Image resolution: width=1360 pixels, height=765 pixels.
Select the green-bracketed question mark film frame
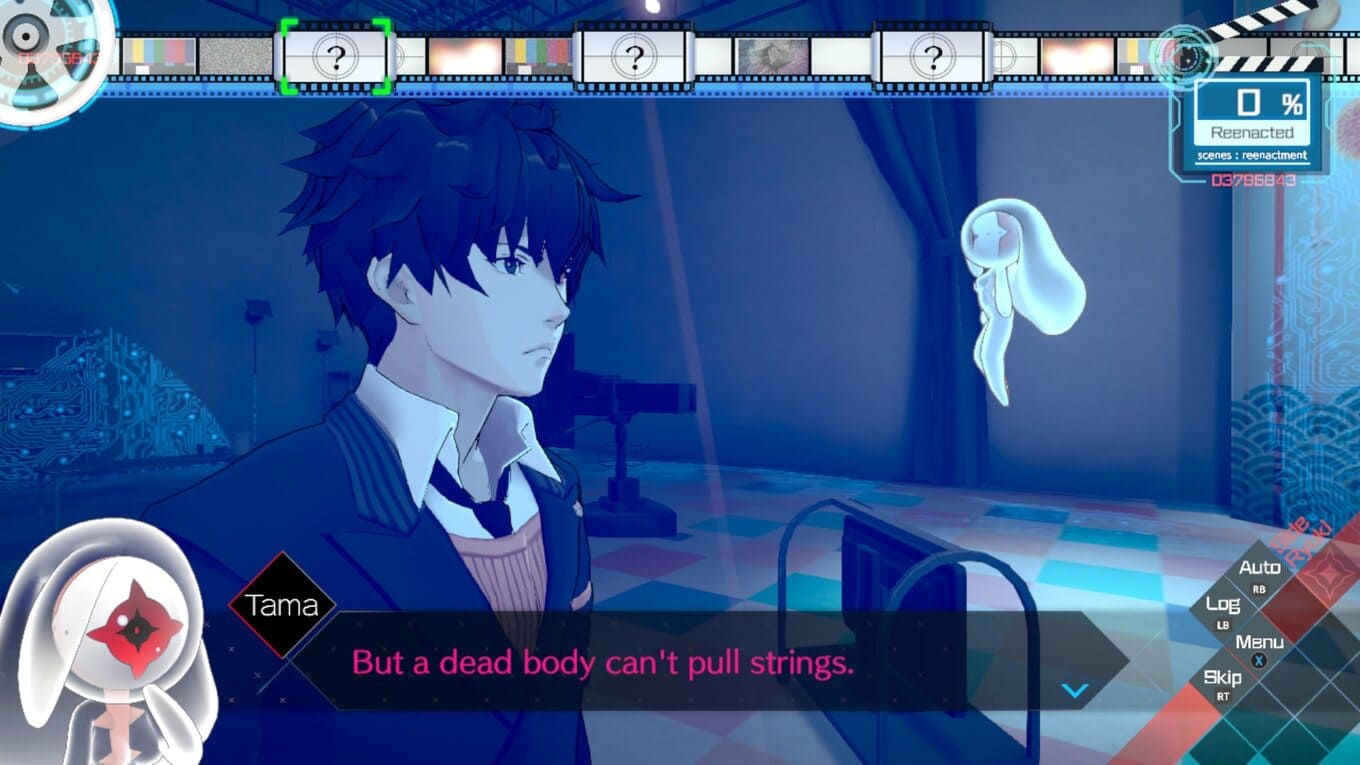pos(335,57)
